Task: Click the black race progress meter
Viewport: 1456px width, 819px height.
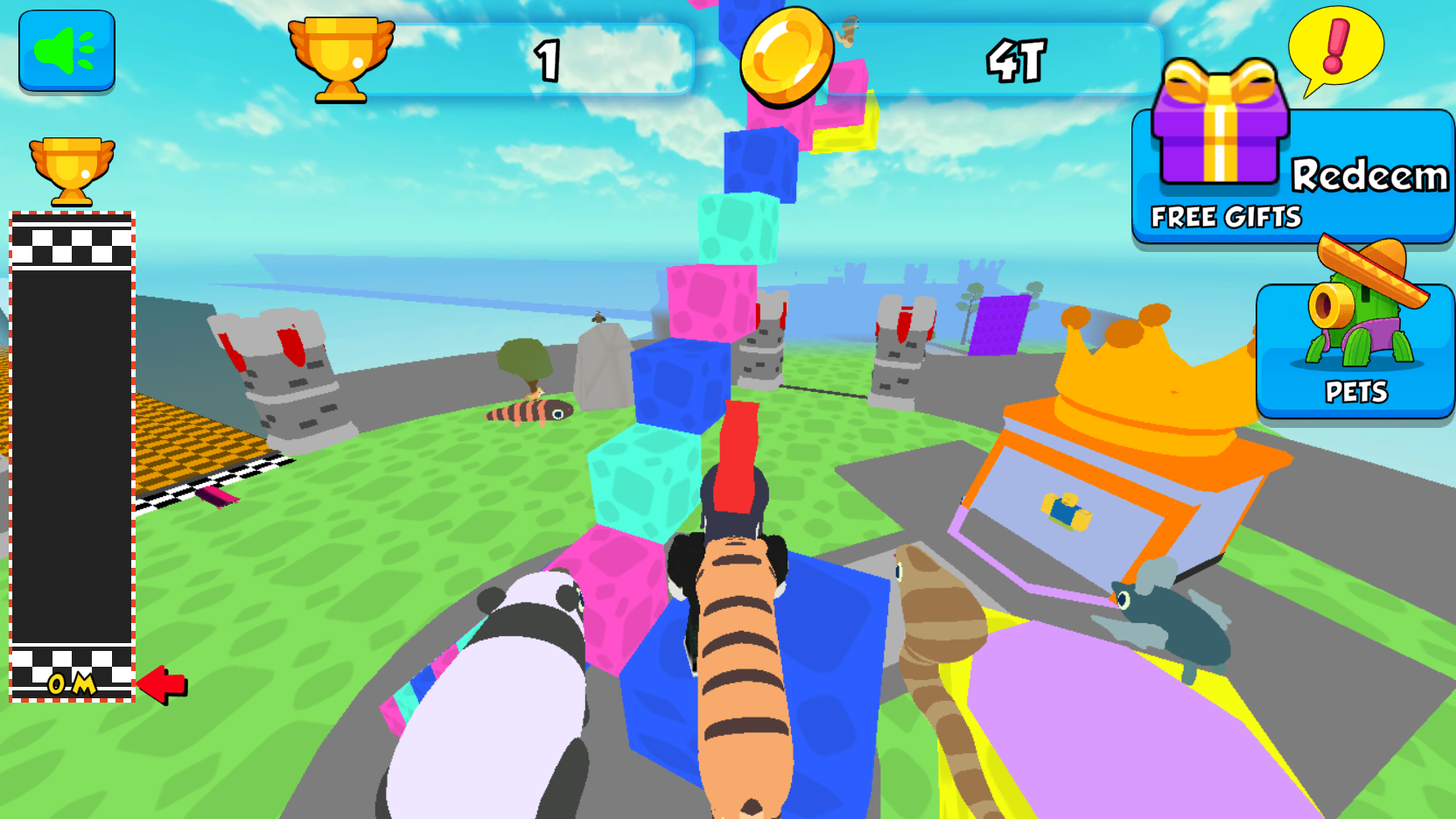Action: (x=72, y=455)
